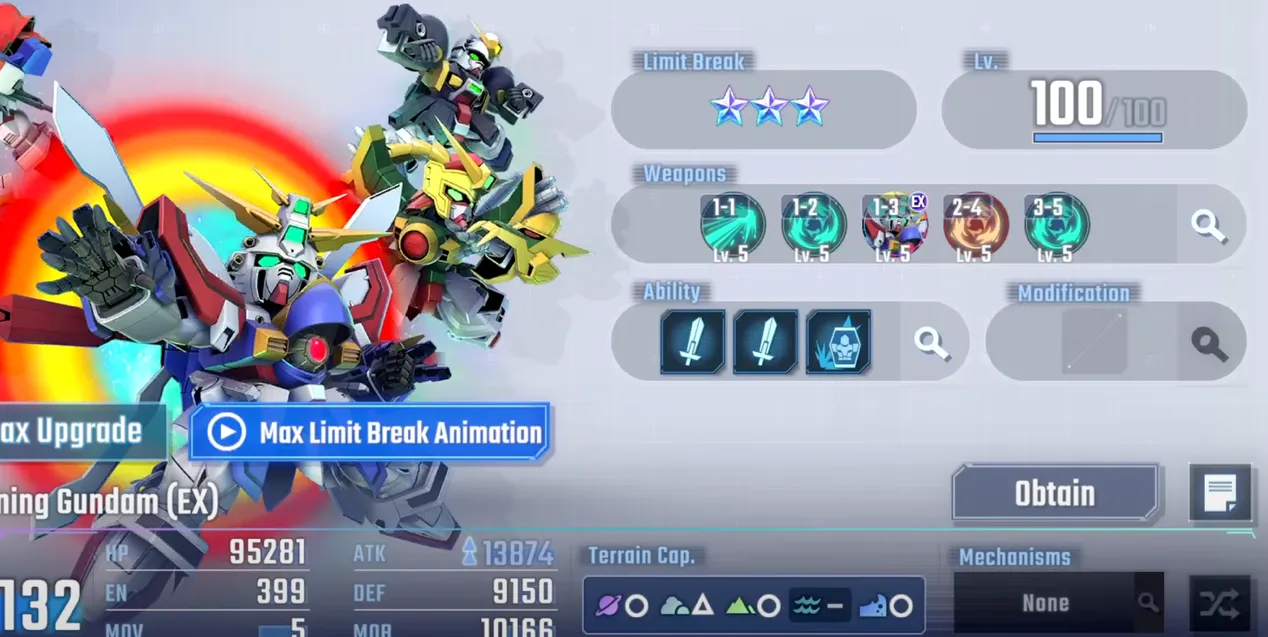
Task: Open the Max Upgrade option
Action: pos(78,432)
